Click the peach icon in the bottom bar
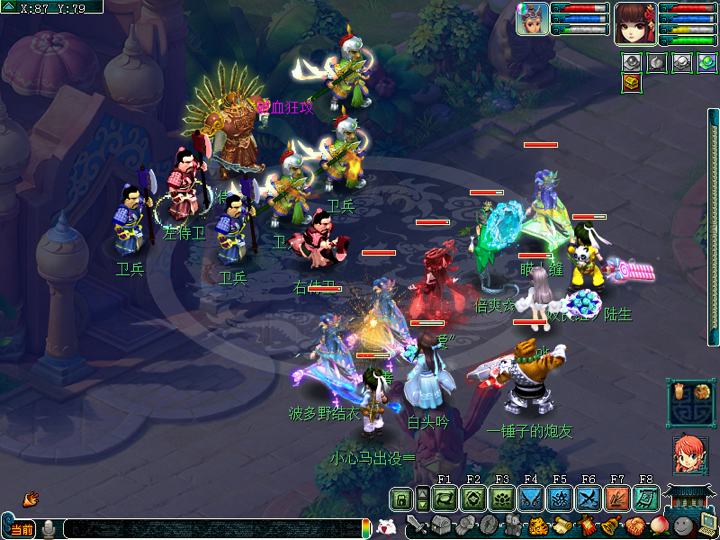This screenshot has width=720, height=540. (x=658, y=525)
